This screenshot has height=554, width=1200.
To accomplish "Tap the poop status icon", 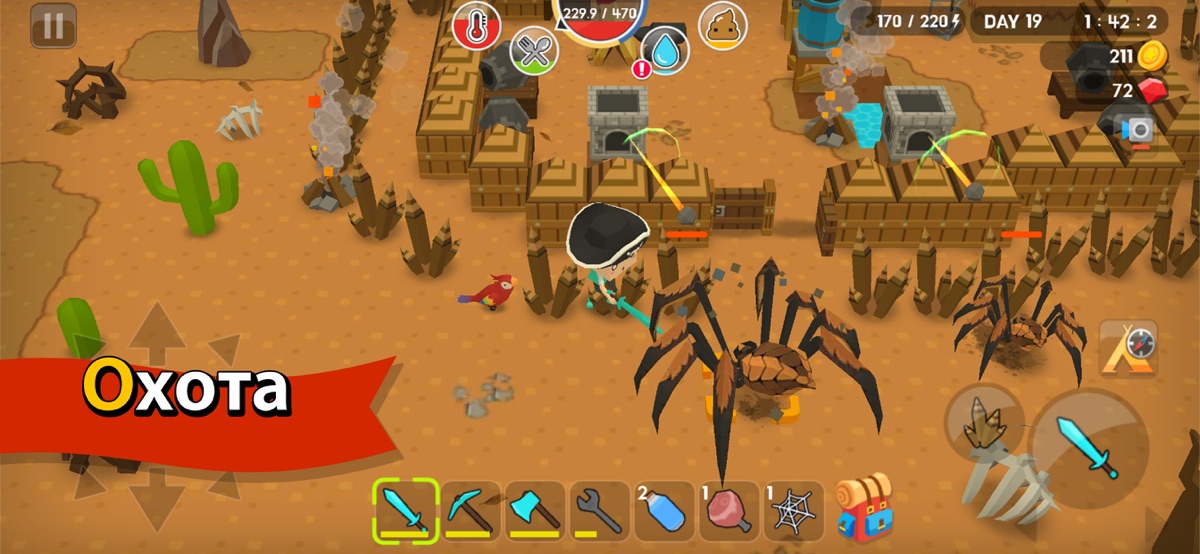I will (x=722, y=25).
